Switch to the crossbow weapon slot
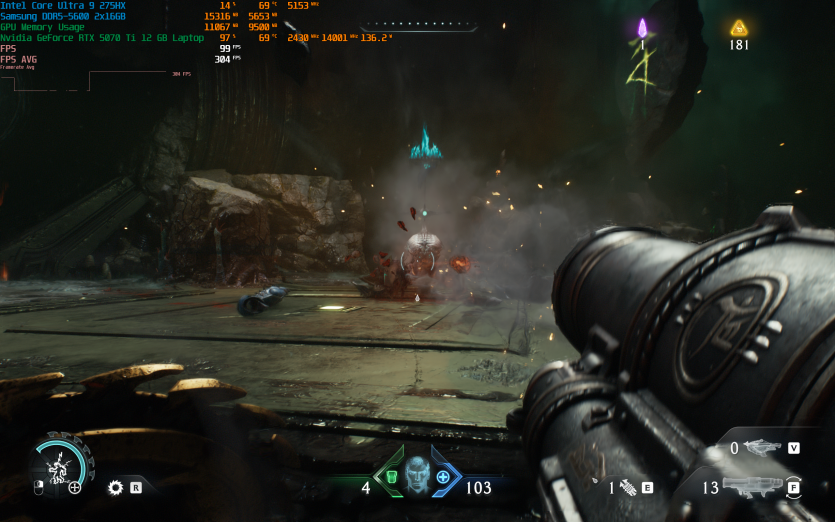 click(764, 448)
